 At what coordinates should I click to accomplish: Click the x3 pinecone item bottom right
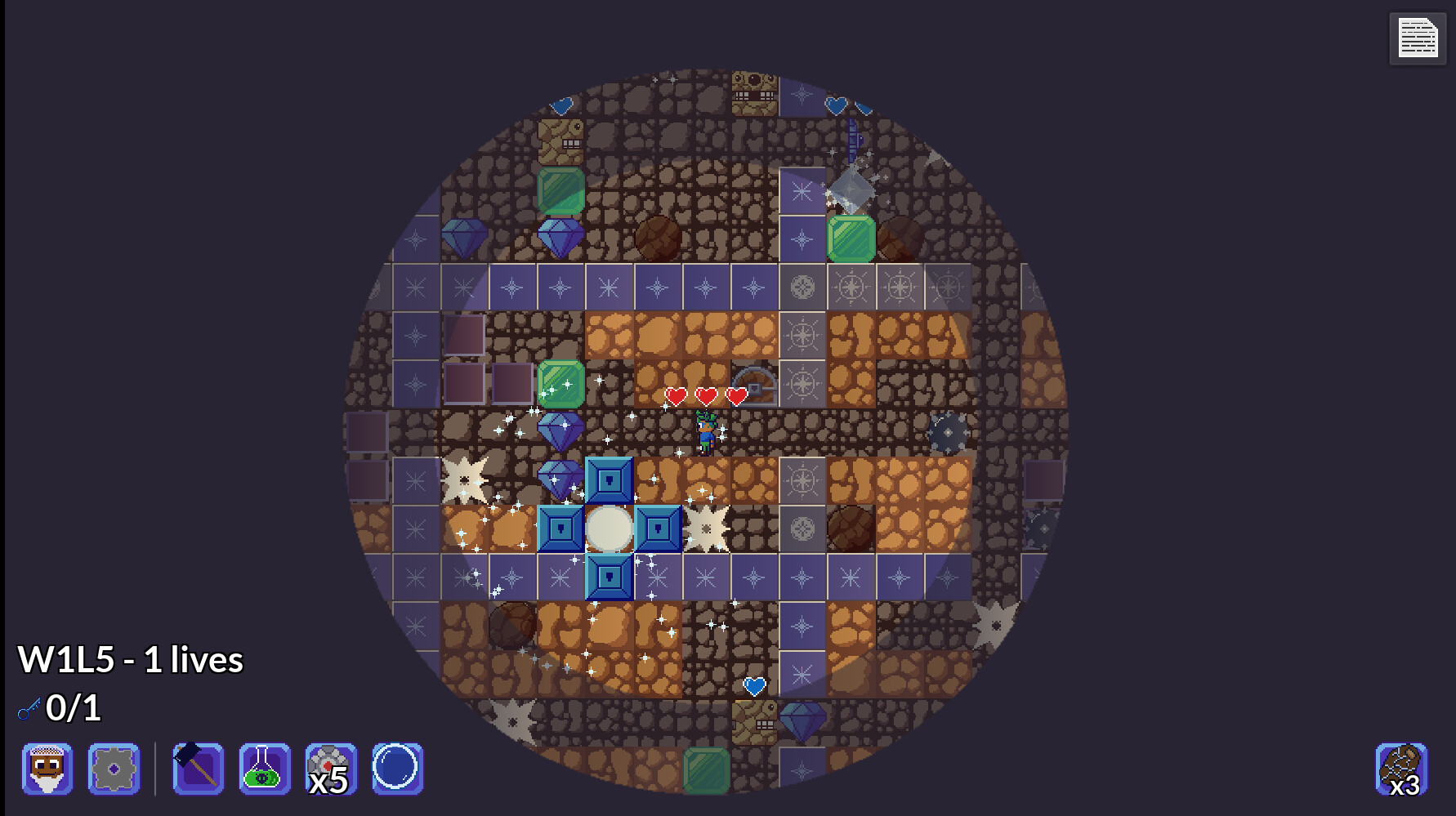(1402, 769)
